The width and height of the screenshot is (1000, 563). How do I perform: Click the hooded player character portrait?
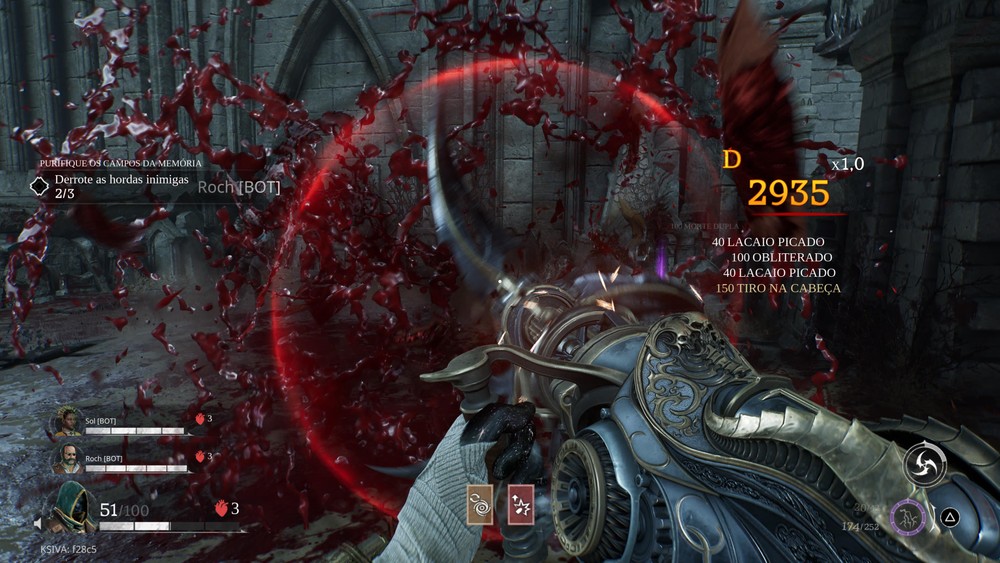pyautogui.click(x=72, y=507)
